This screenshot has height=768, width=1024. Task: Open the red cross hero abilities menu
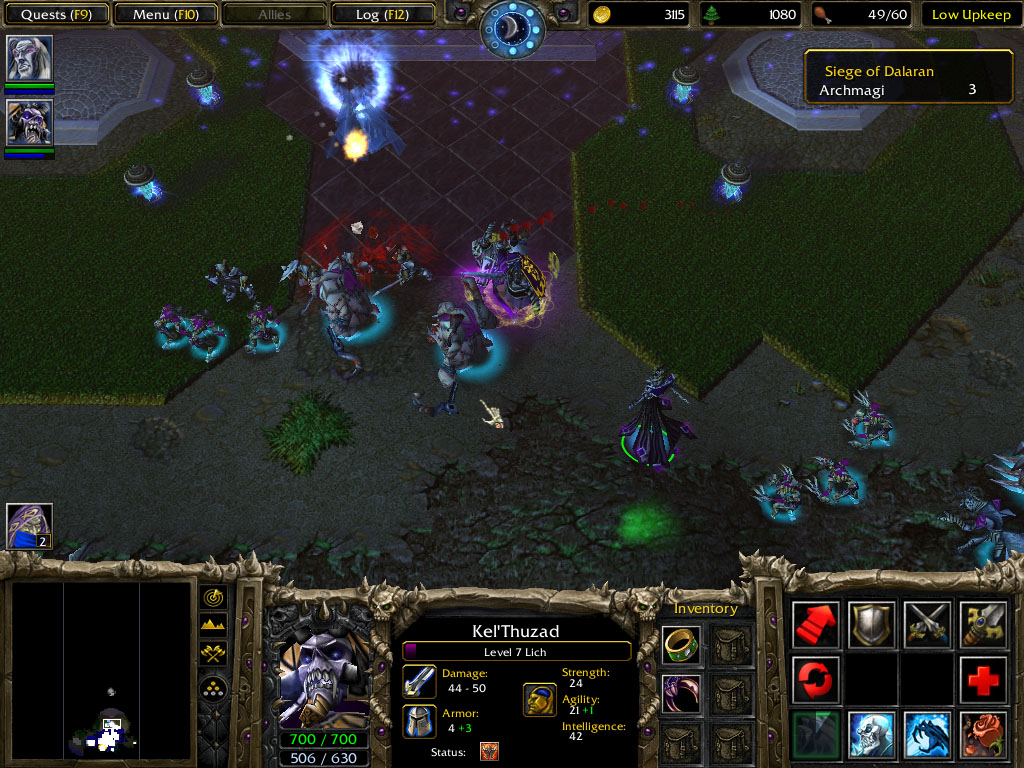(x=983, y=680)
